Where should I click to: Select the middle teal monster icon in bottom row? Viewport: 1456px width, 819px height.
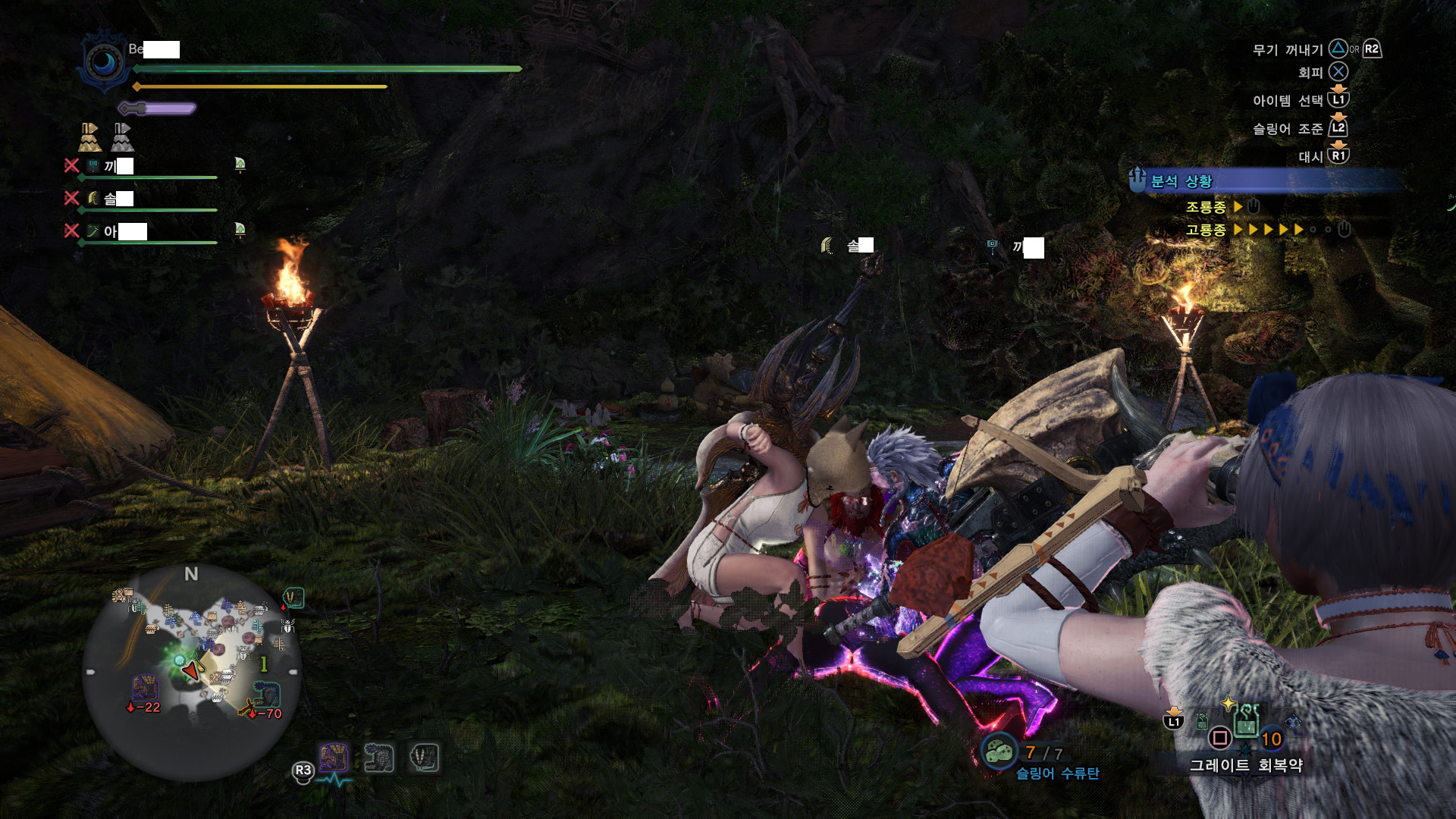(378, 758)
